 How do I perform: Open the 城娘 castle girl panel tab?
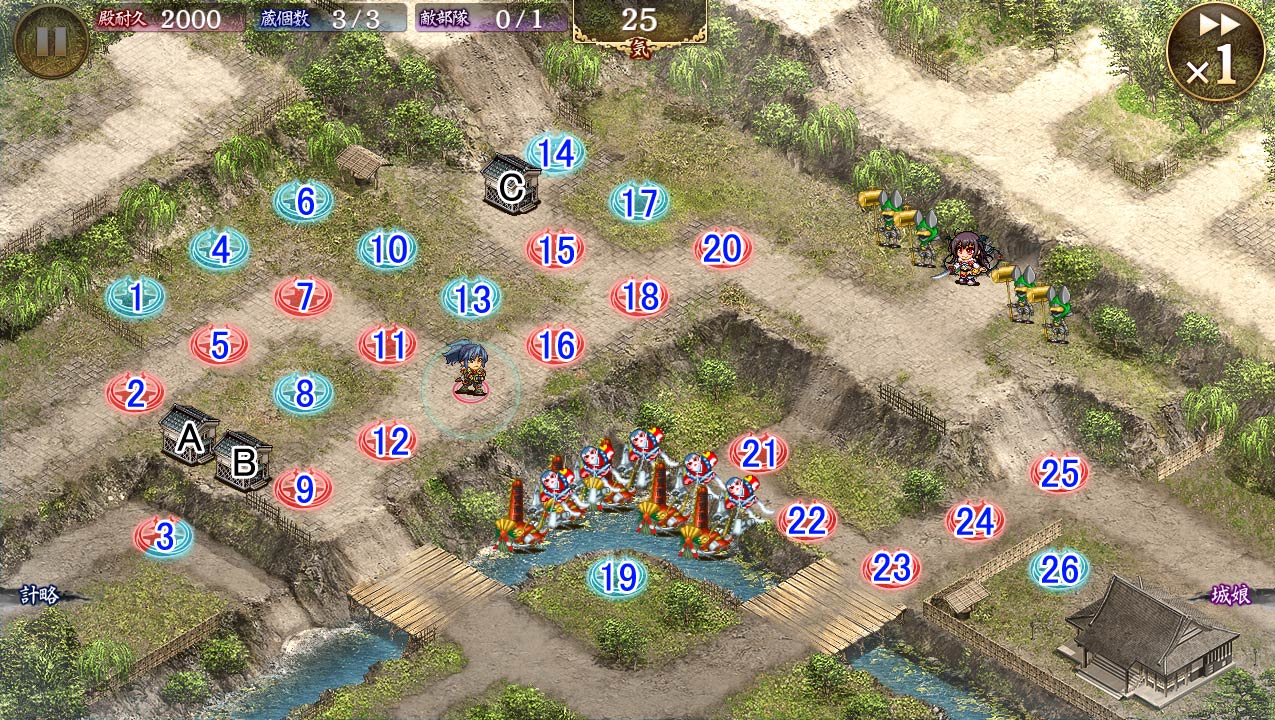tap(1235, 596)
